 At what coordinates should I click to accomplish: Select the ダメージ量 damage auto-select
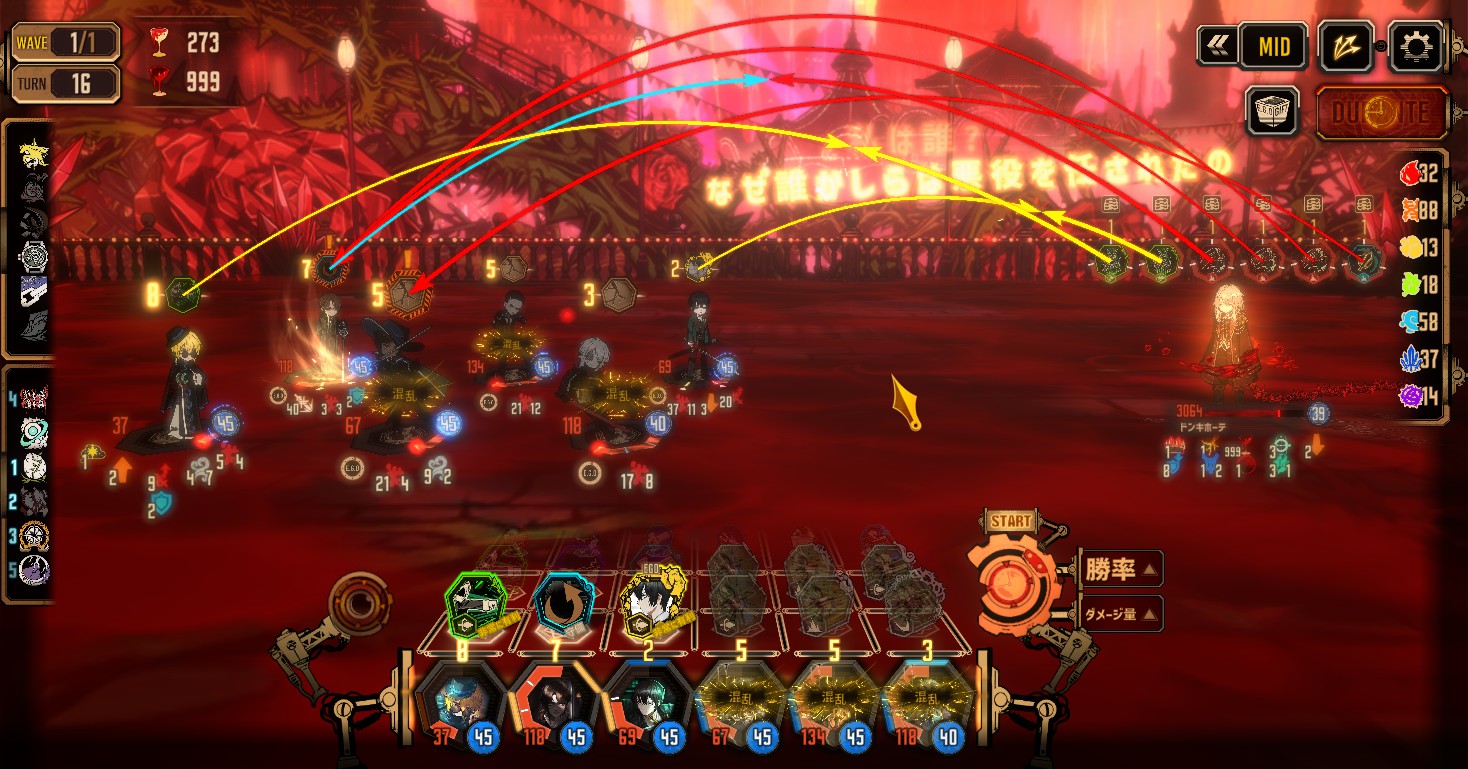(1118, 613)
